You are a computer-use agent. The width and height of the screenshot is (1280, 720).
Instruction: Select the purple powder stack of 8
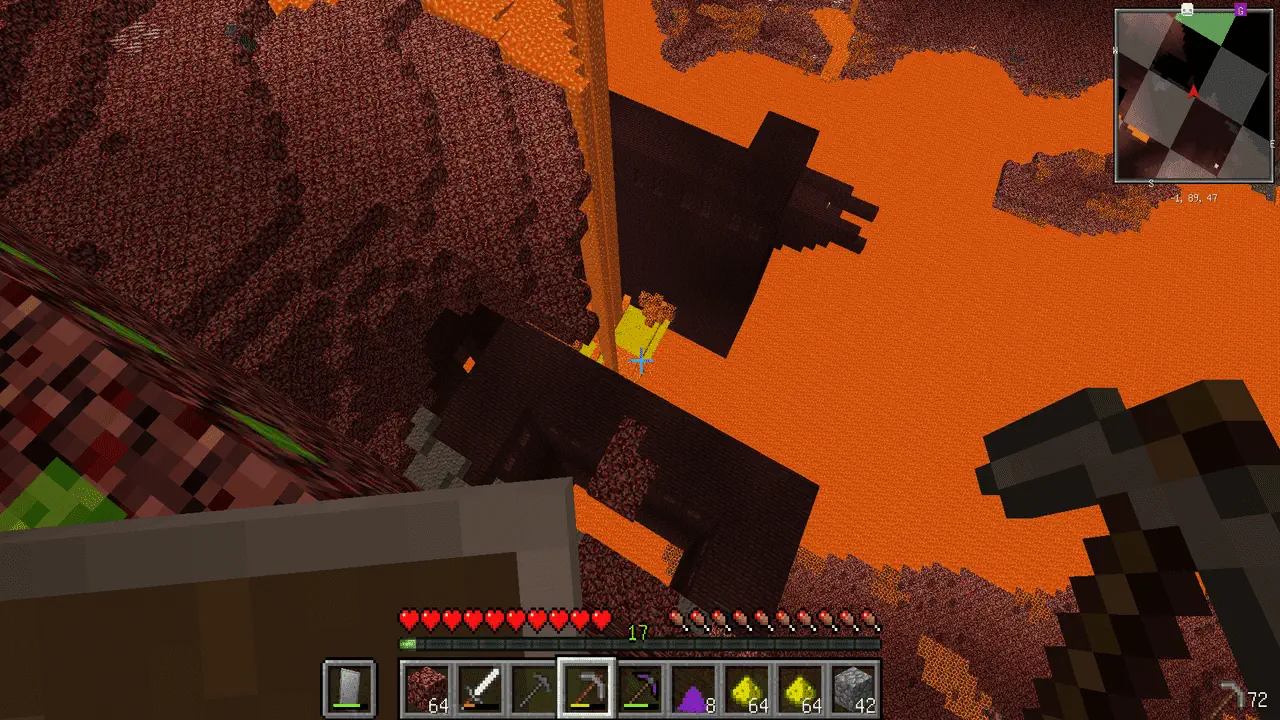(692, 689)
